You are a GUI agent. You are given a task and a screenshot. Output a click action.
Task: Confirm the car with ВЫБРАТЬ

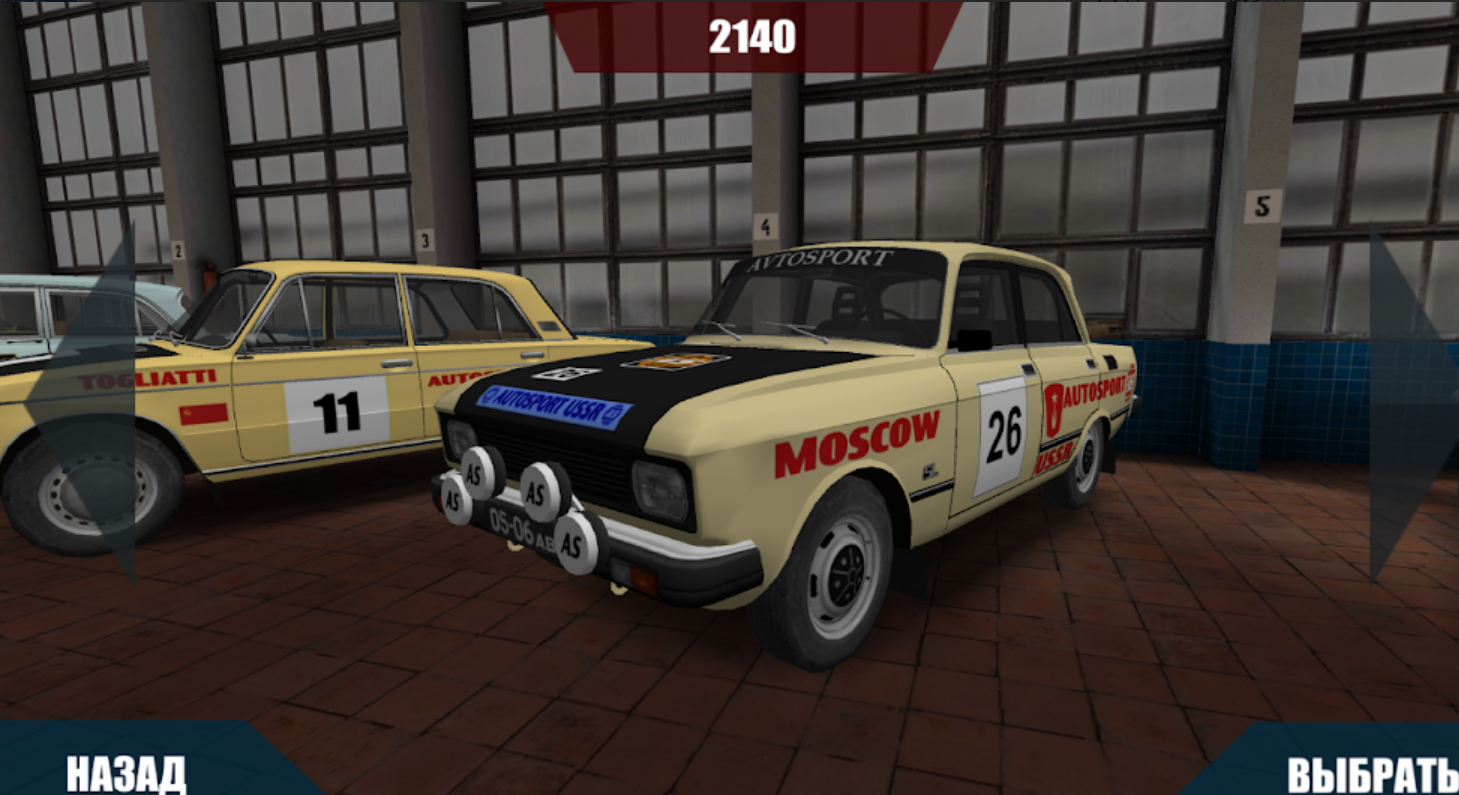(1370, 773)
